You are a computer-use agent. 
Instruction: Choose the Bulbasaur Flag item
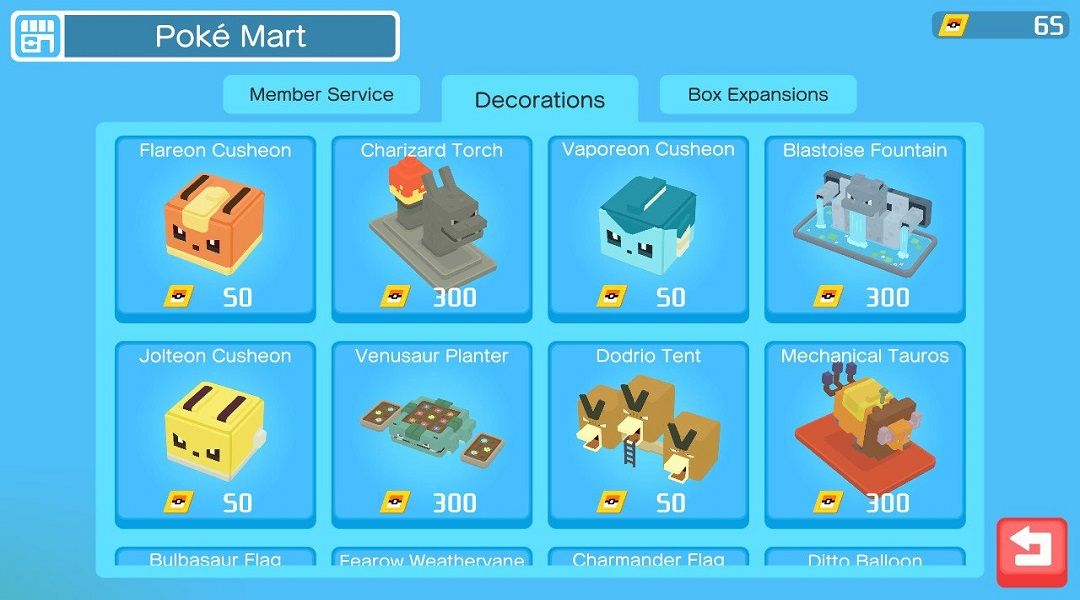pyautogui.click(x=215, y=558)
